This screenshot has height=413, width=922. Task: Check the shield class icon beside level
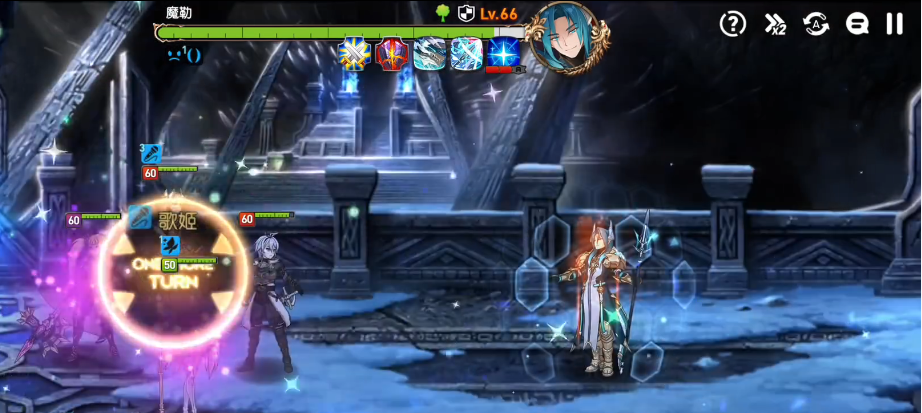tap(466, 13)
